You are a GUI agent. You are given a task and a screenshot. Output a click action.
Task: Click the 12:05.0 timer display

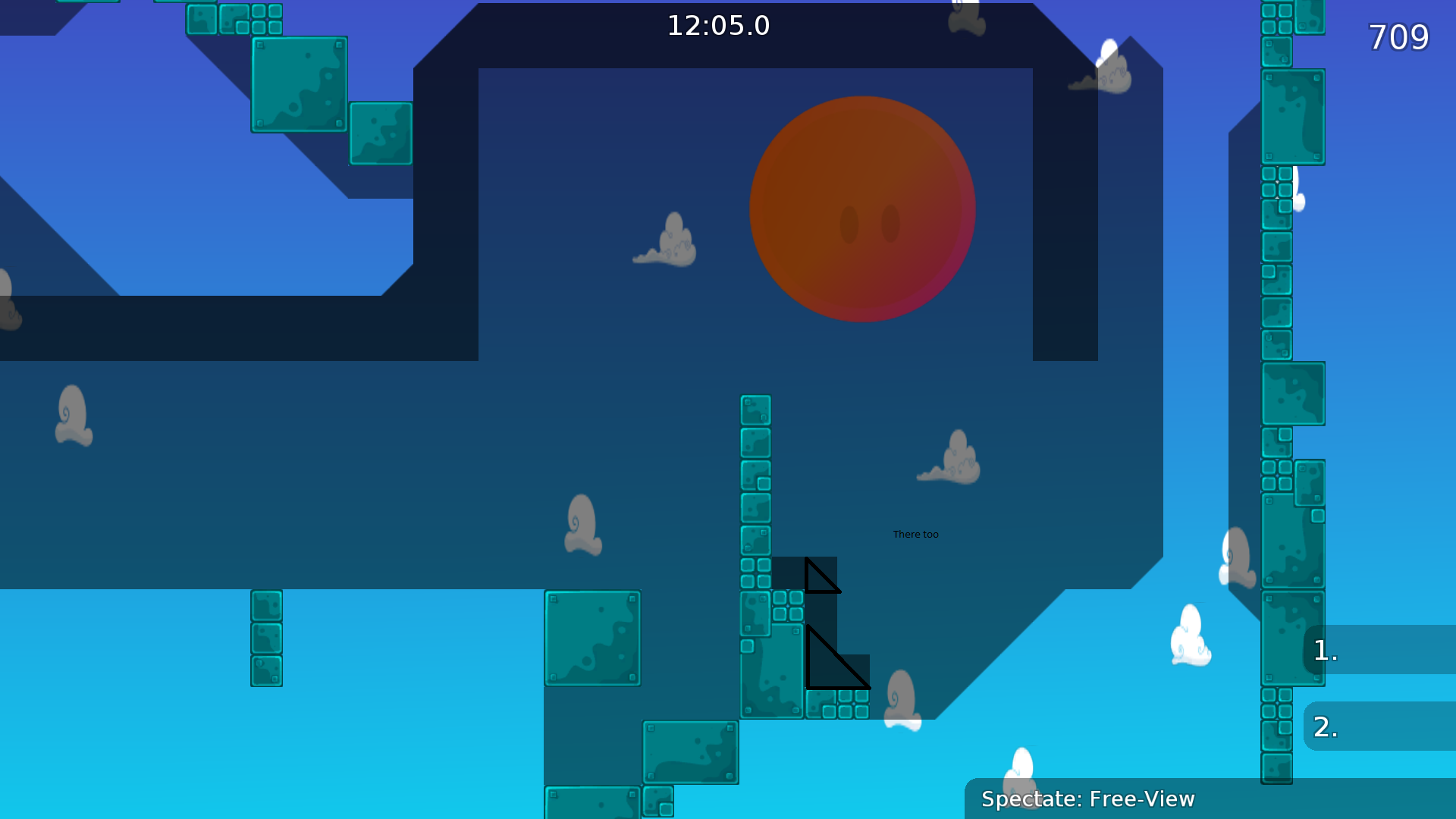pyautogui.click(x=717, y=25)
